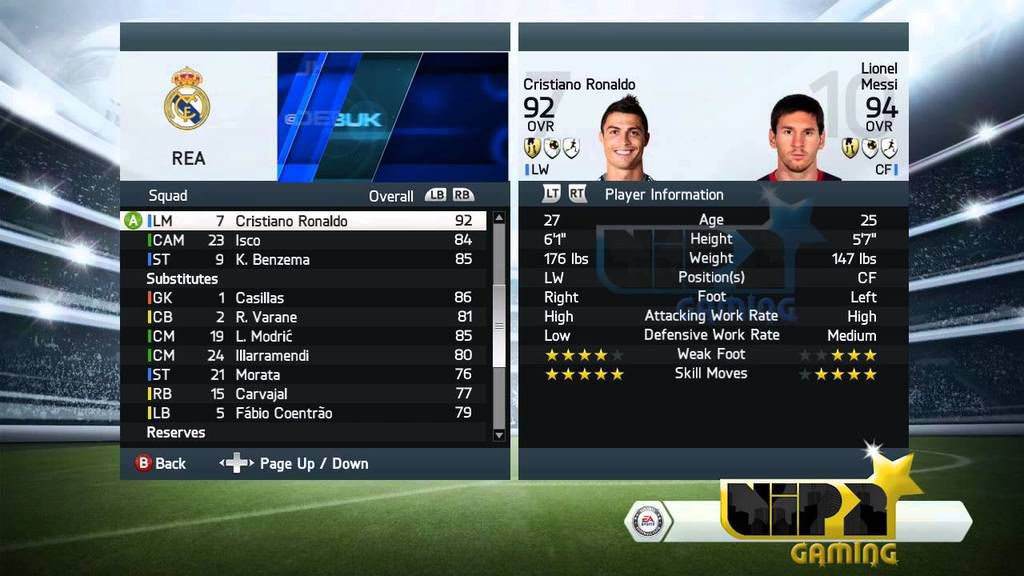The width and height of the screenshot is (1024, 576).
Task: Click the squad list's down arrow
Action: pyautogui.click(x=500, y=434)
